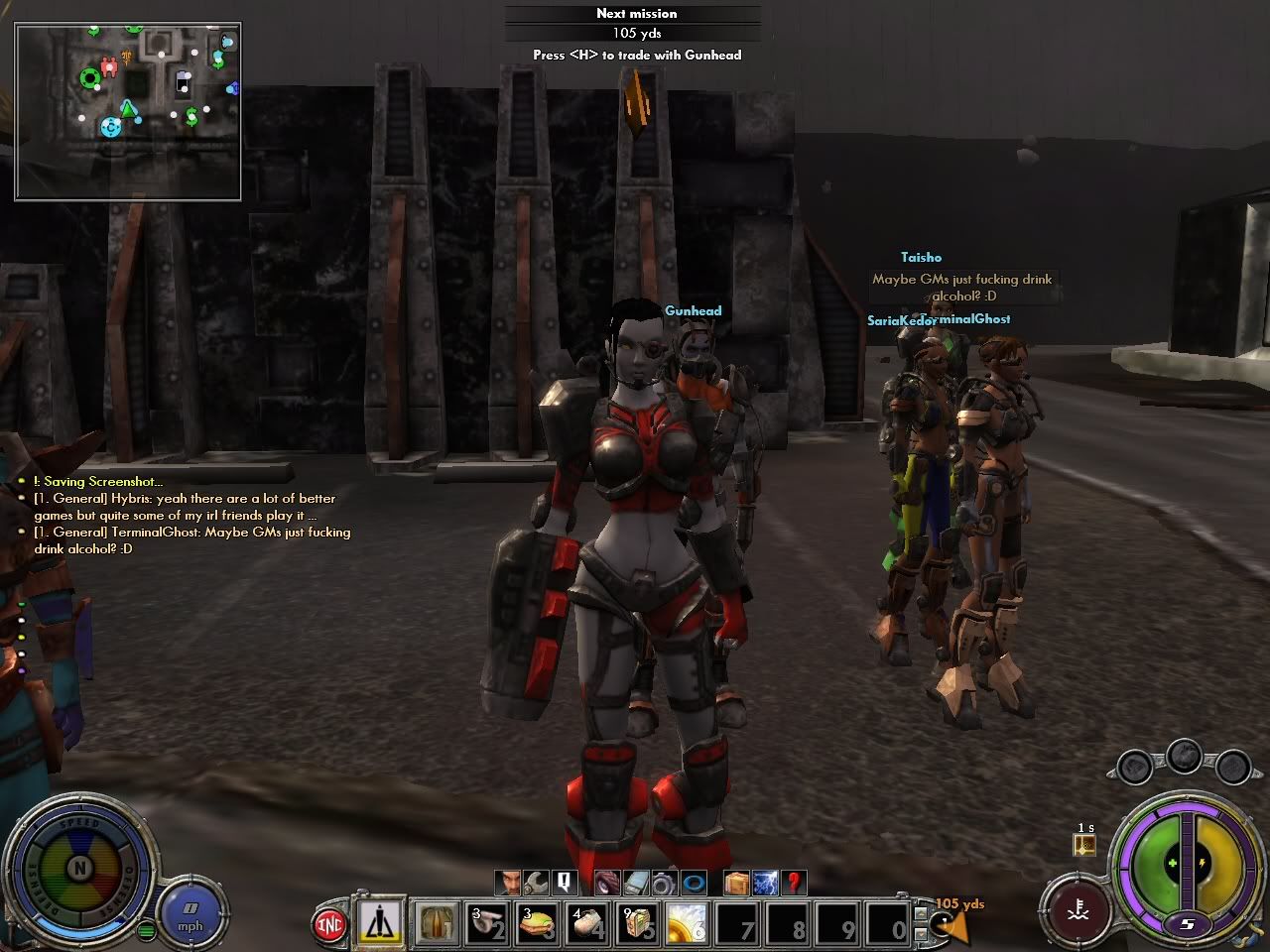Click the blue ring menu icon

click(x=693, y=882)
